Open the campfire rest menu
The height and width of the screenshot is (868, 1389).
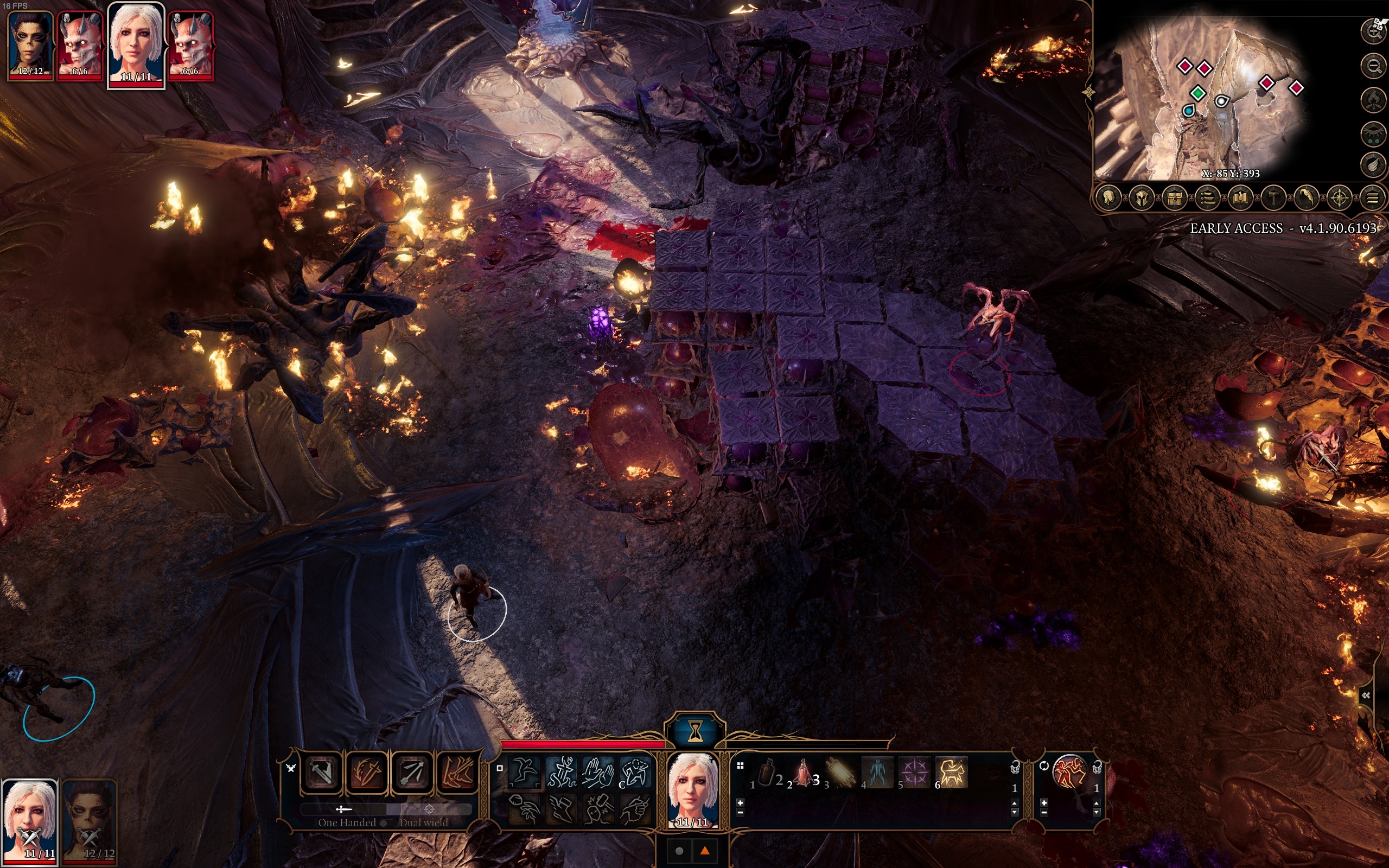pos(1373,100)
